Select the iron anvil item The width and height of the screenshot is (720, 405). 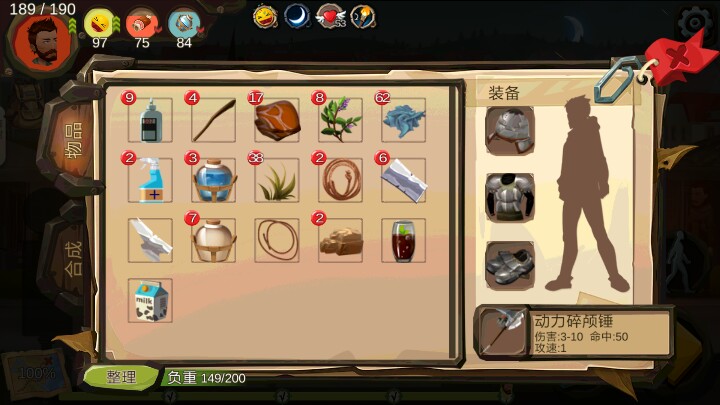coord(150,240)
